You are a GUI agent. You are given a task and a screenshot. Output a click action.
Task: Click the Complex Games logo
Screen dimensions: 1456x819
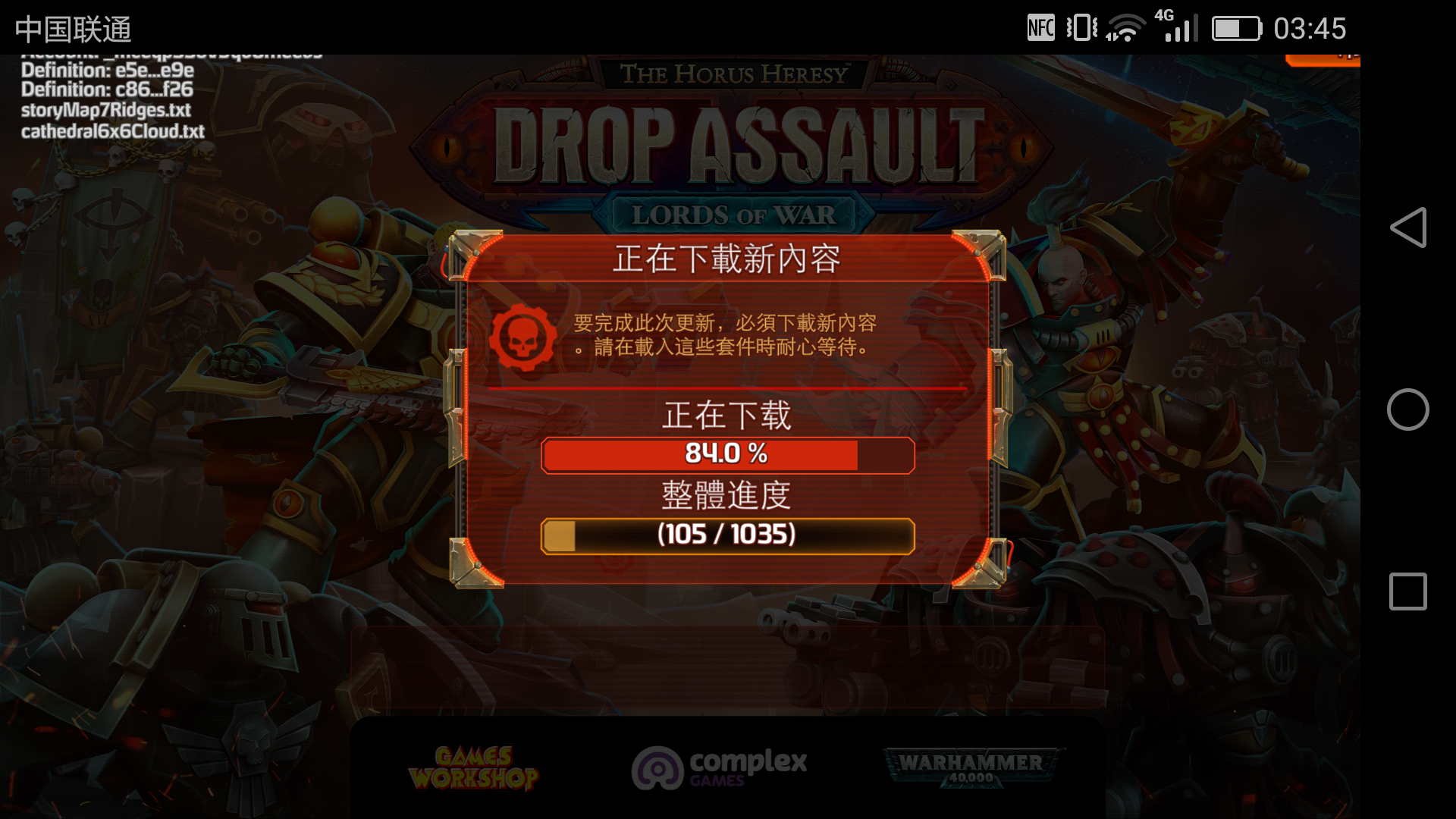tap(720, 767)
